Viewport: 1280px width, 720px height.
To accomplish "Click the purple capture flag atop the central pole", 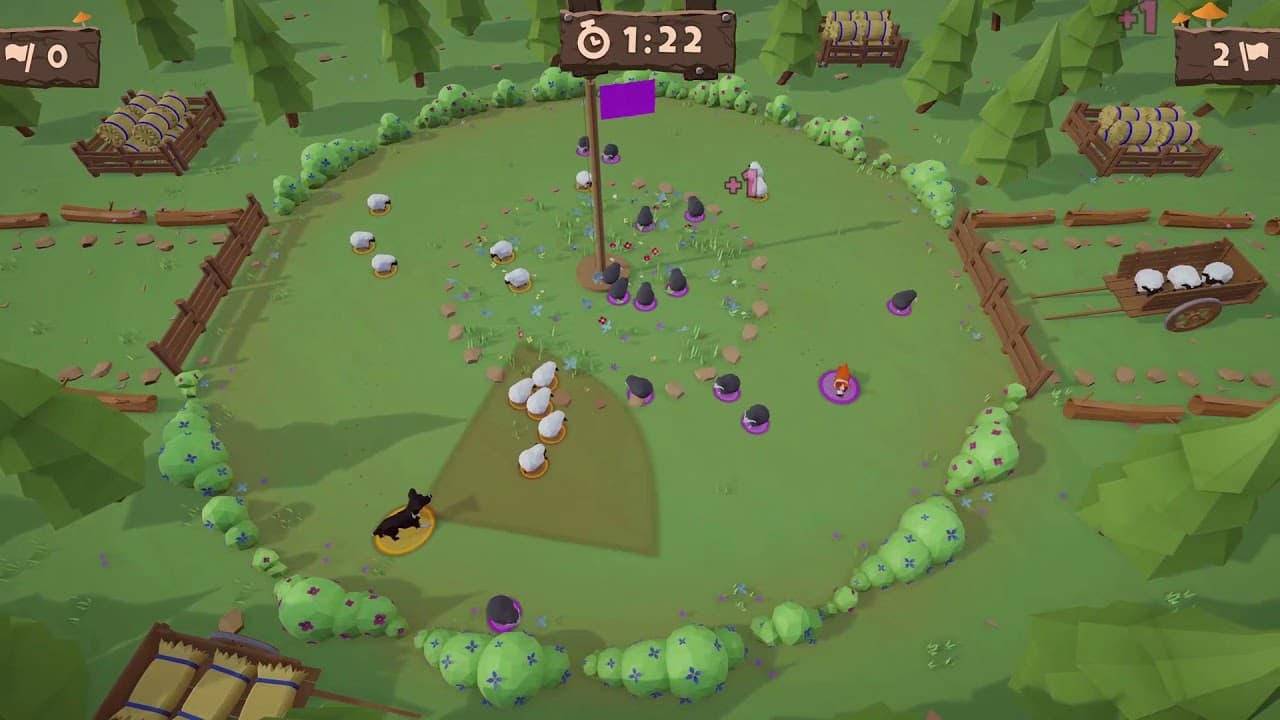I will (x=628, y=101).
